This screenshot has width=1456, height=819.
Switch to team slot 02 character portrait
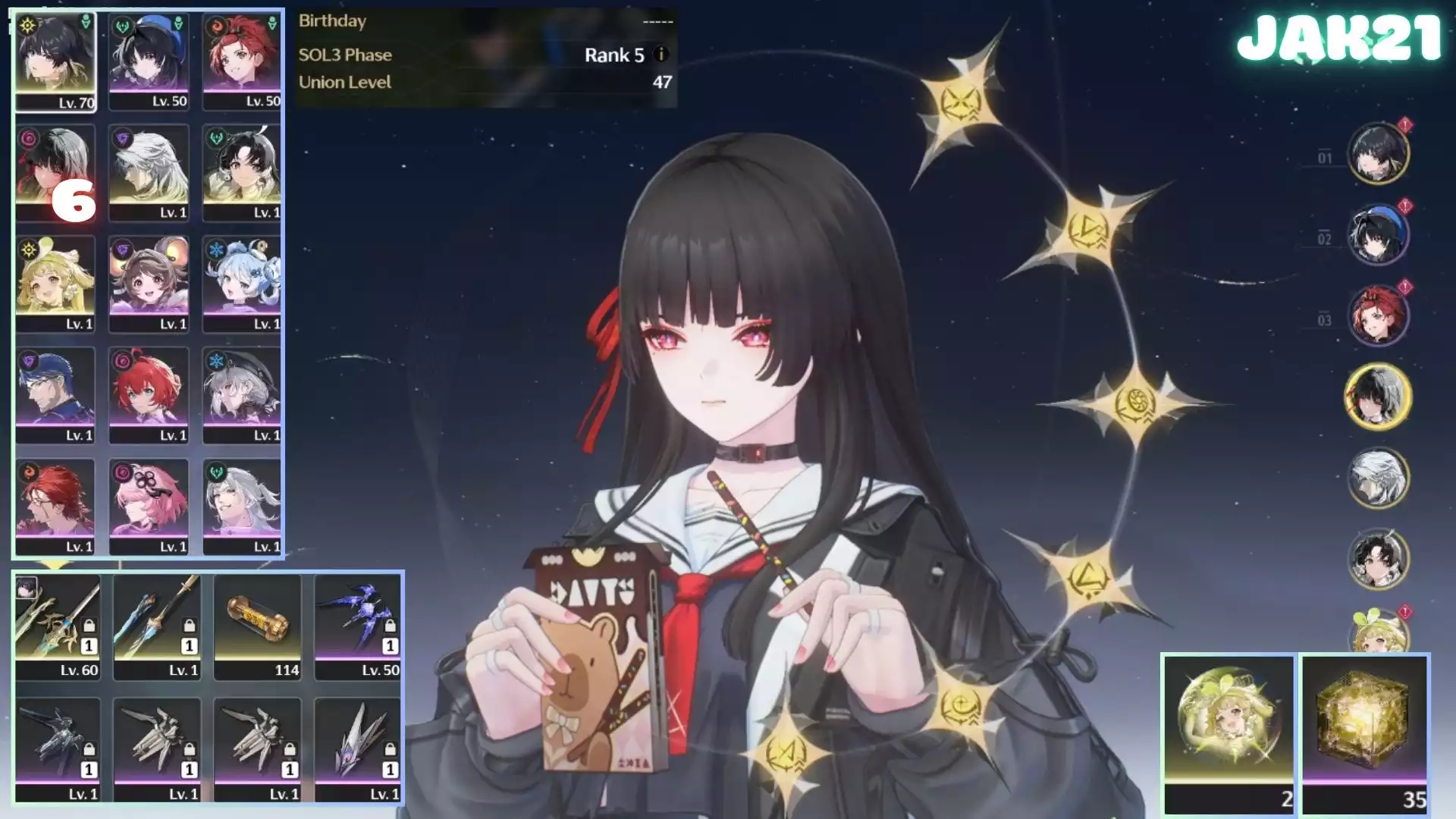tap(1378, 235)
